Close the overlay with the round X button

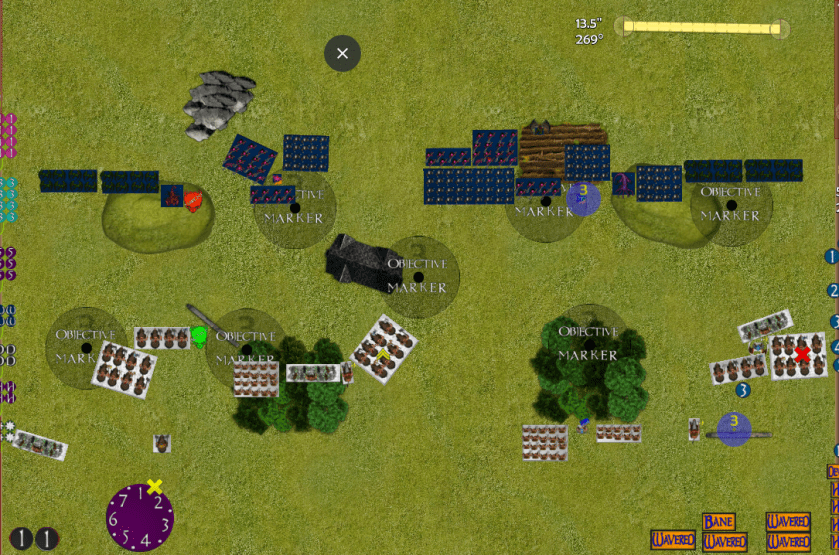pos(342,53)
